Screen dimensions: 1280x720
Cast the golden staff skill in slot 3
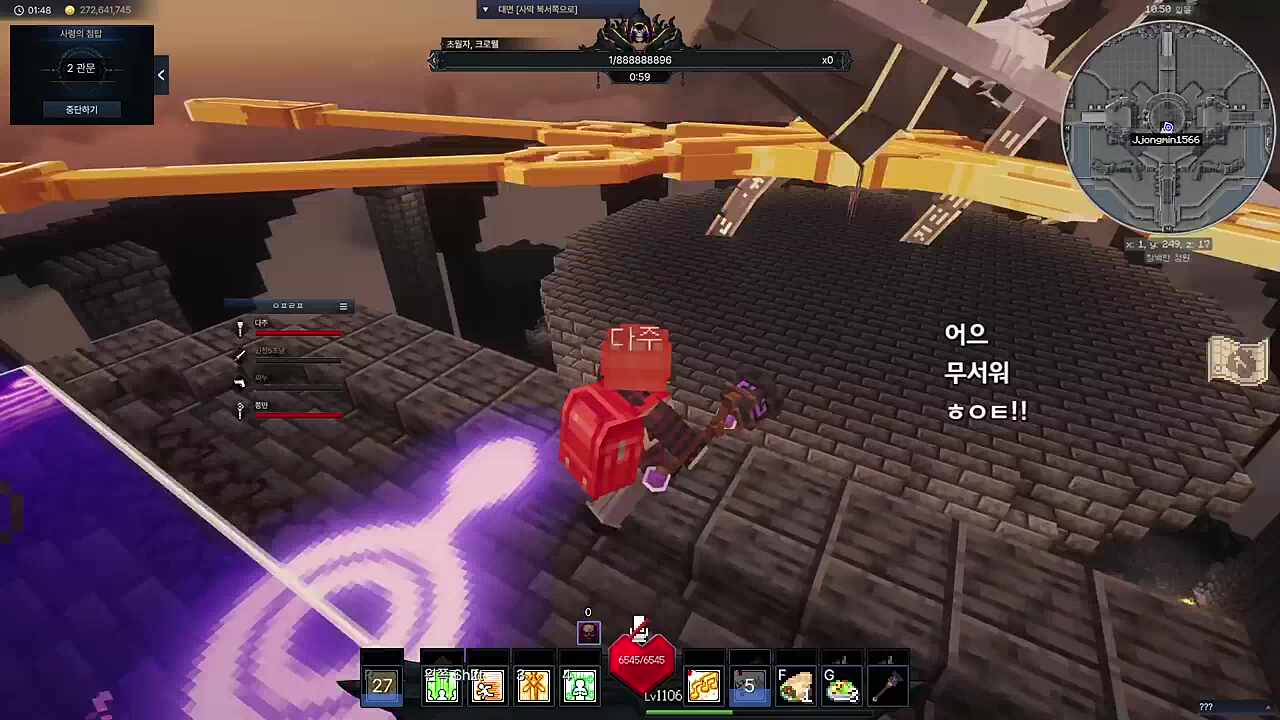(533, 684)
